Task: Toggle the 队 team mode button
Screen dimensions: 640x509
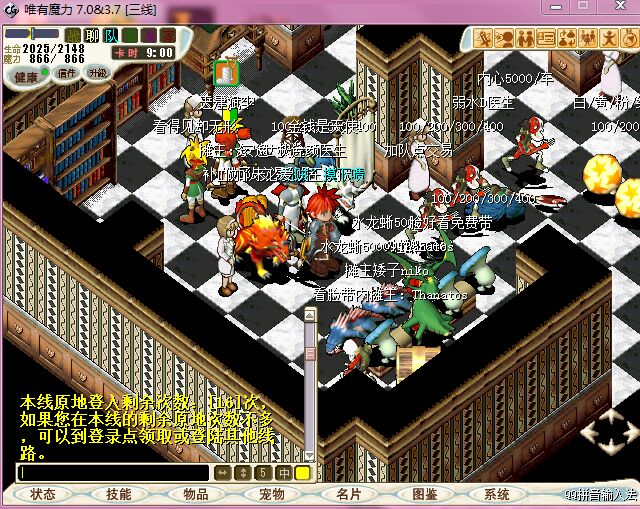Action: point(111,37)
